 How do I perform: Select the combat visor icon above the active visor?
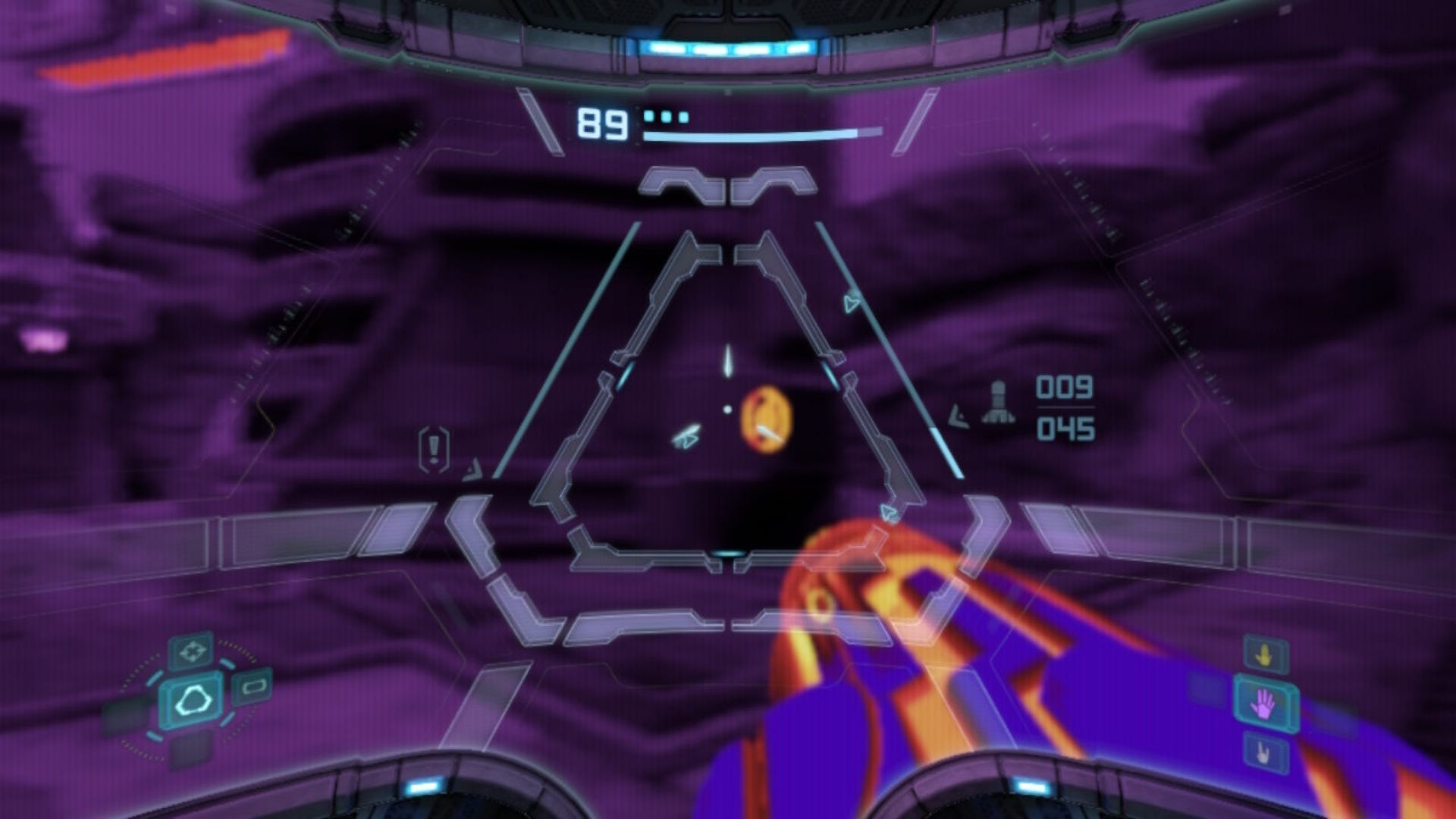[x=193, y=651]
